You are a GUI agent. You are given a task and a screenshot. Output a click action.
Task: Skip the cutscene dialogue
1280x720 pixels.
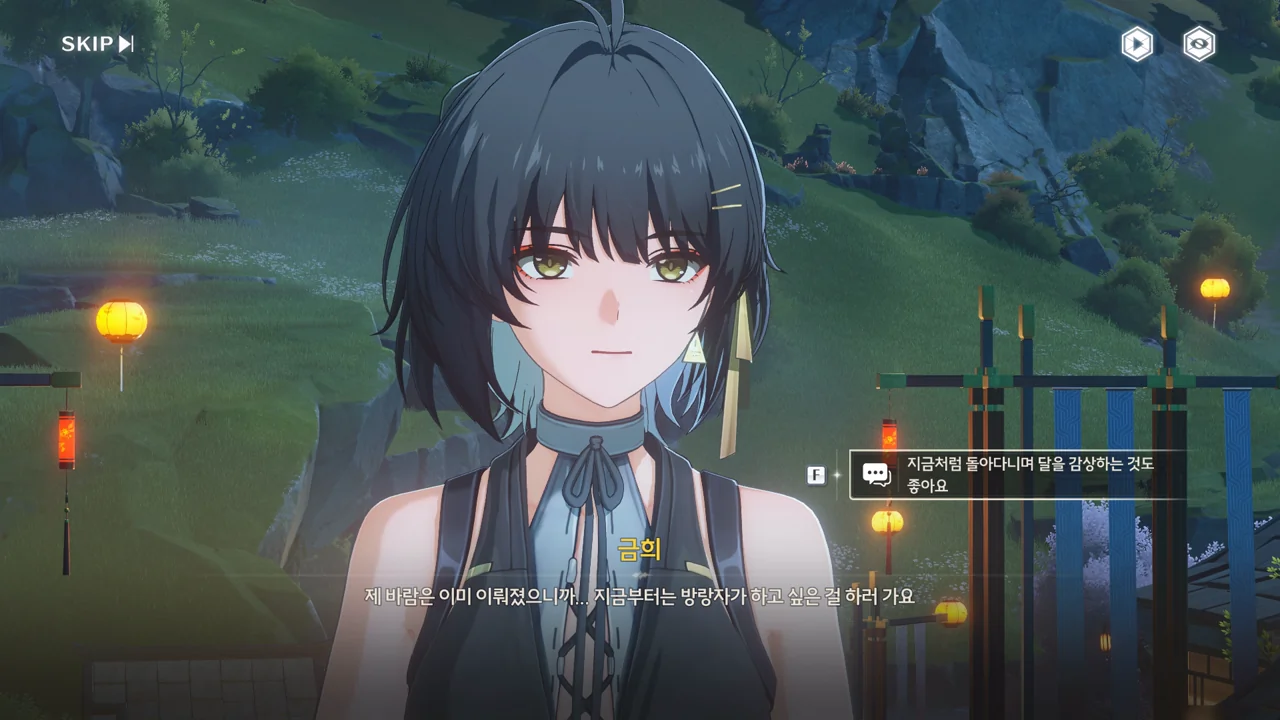point(97,44)
